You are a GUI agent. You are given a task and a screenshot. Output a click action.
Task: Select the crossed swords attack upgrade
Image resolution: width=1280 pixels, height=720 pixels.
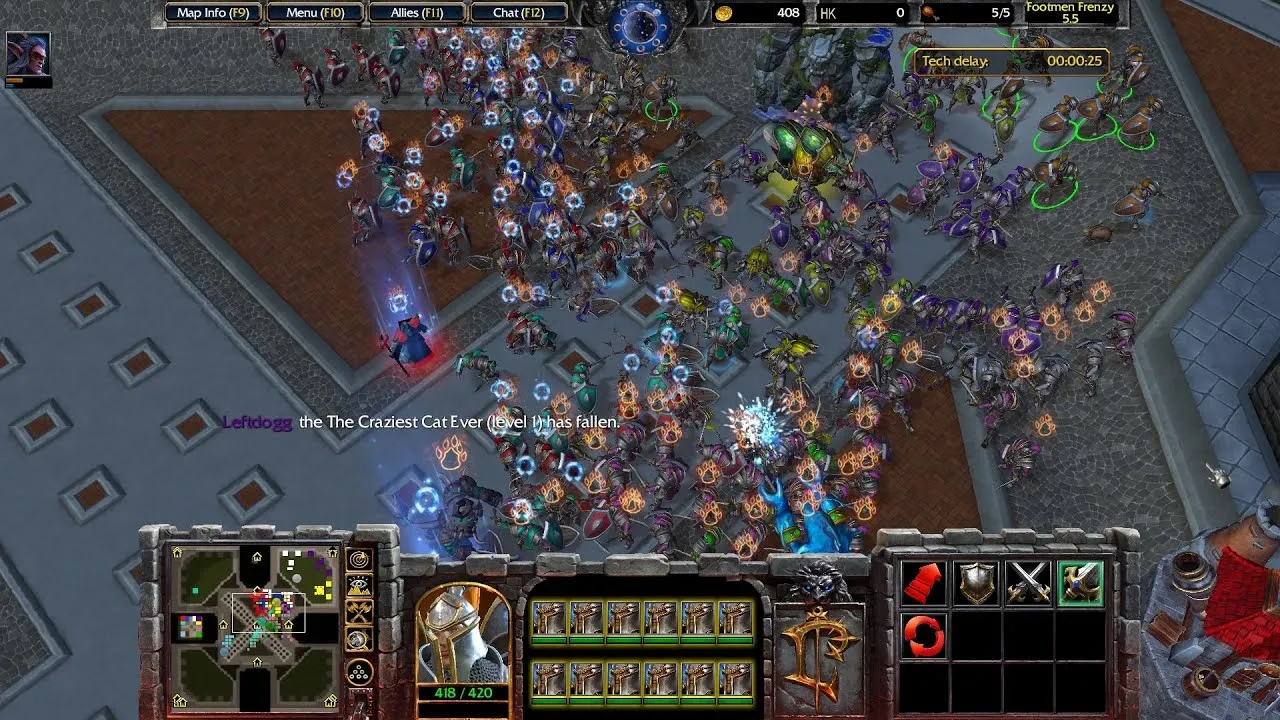tap(1028, 582)
